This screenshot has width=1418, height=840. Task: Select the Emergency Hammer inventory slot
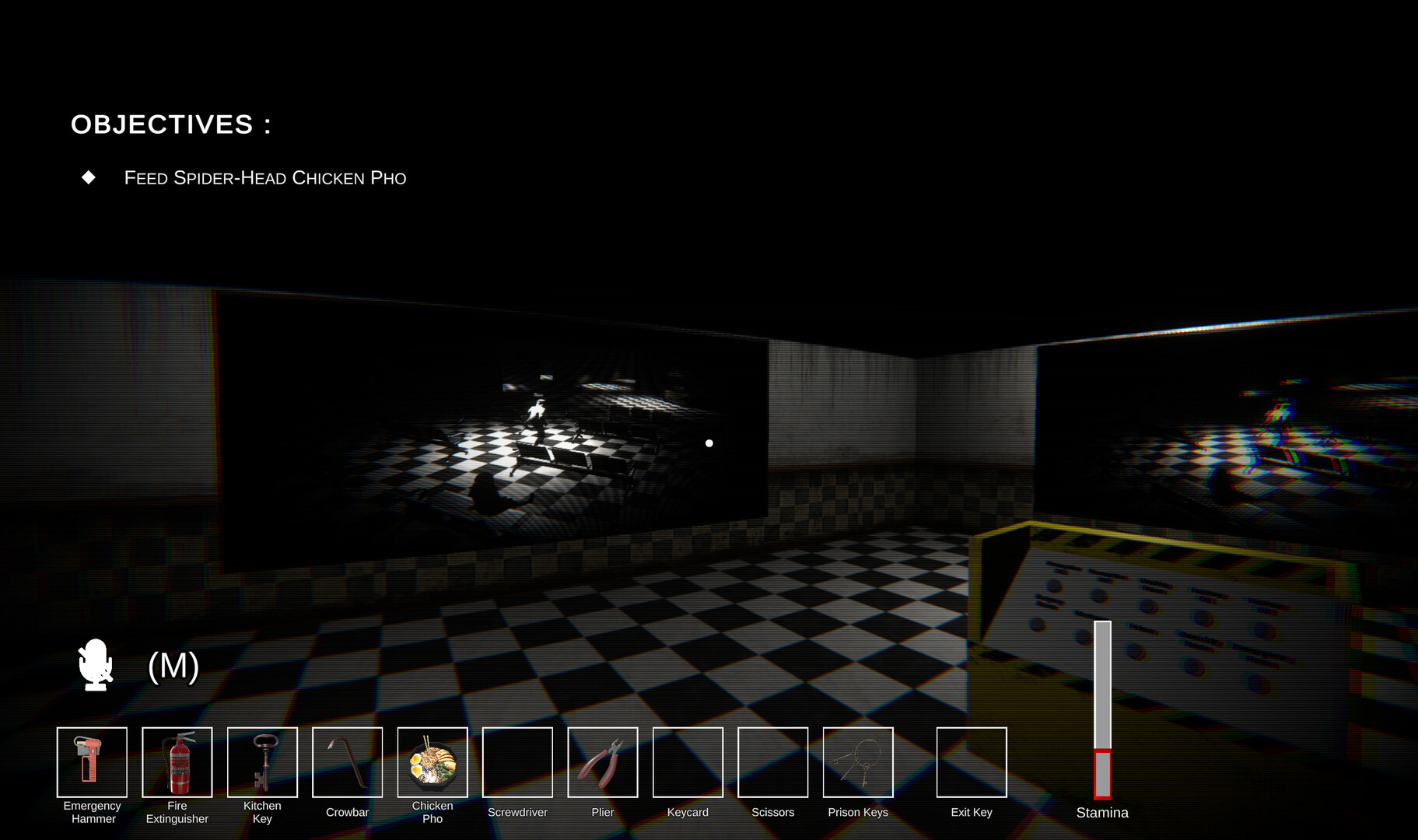point(92,762)
